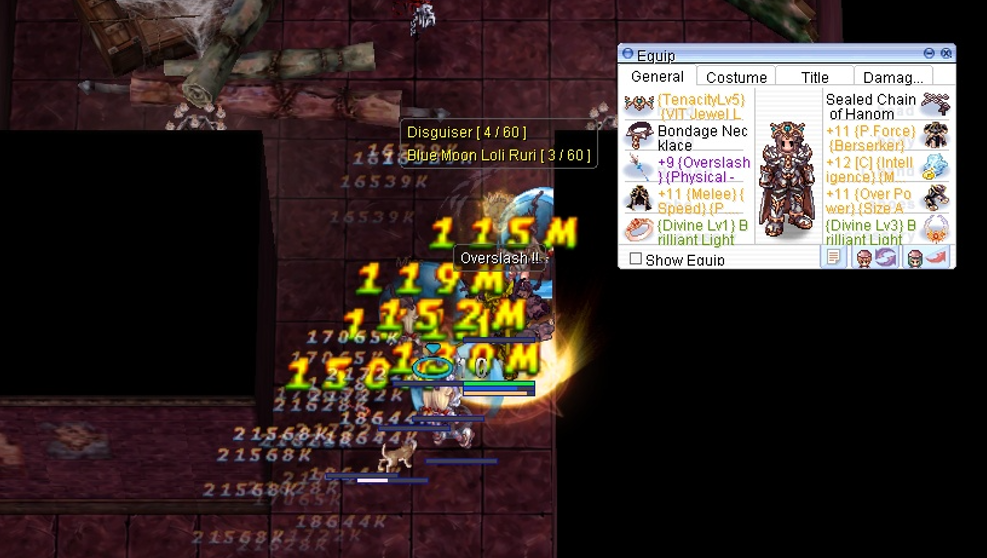Toggle the Show Equip checkbox

[636, 259]
